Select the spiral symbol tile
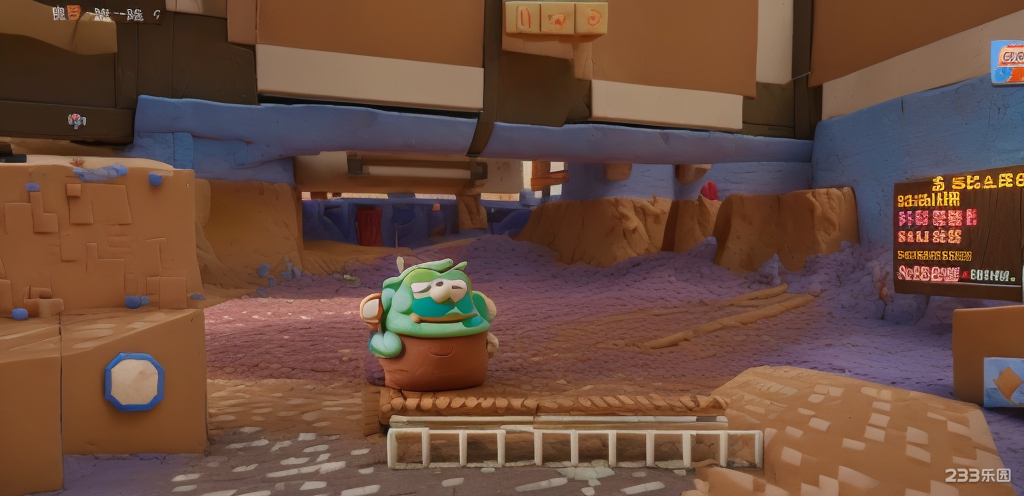The width and height of the screenshot is (1024, 496). tap(592, 17)
